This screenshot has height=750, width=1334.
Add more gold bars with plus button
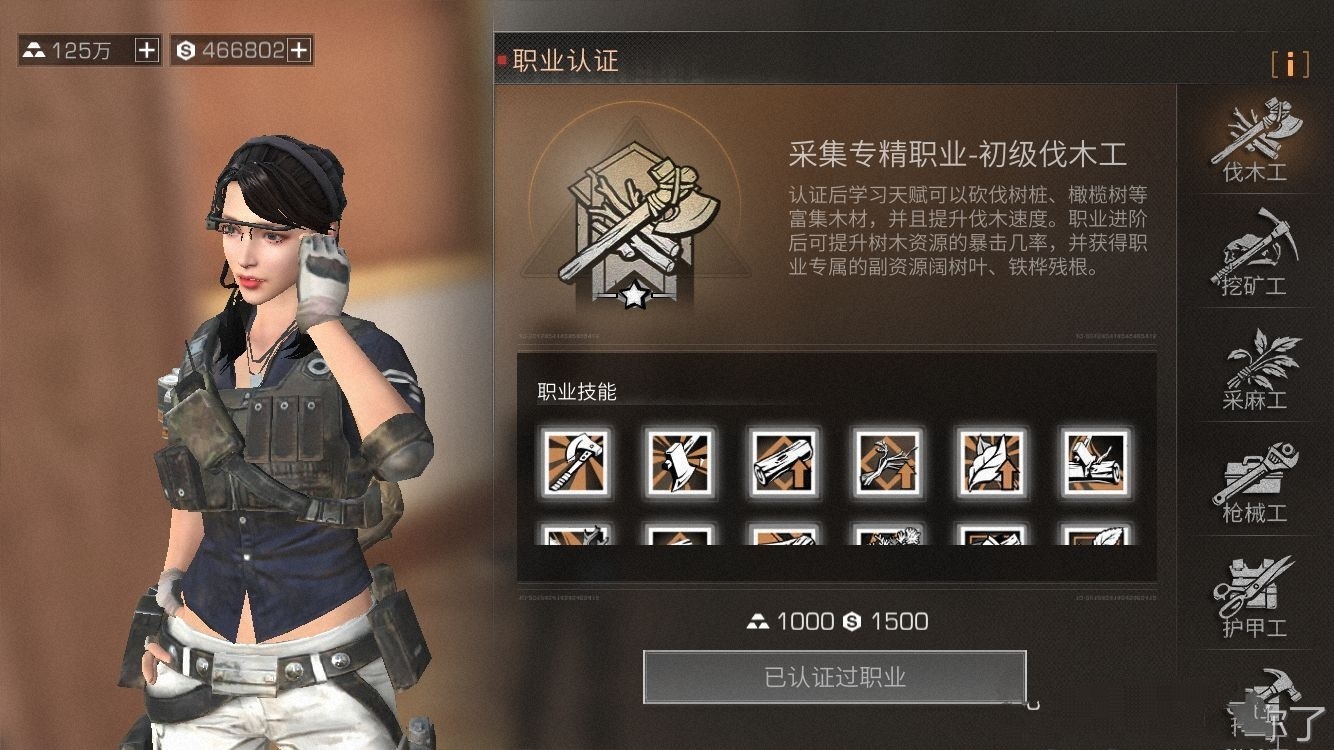147,50
